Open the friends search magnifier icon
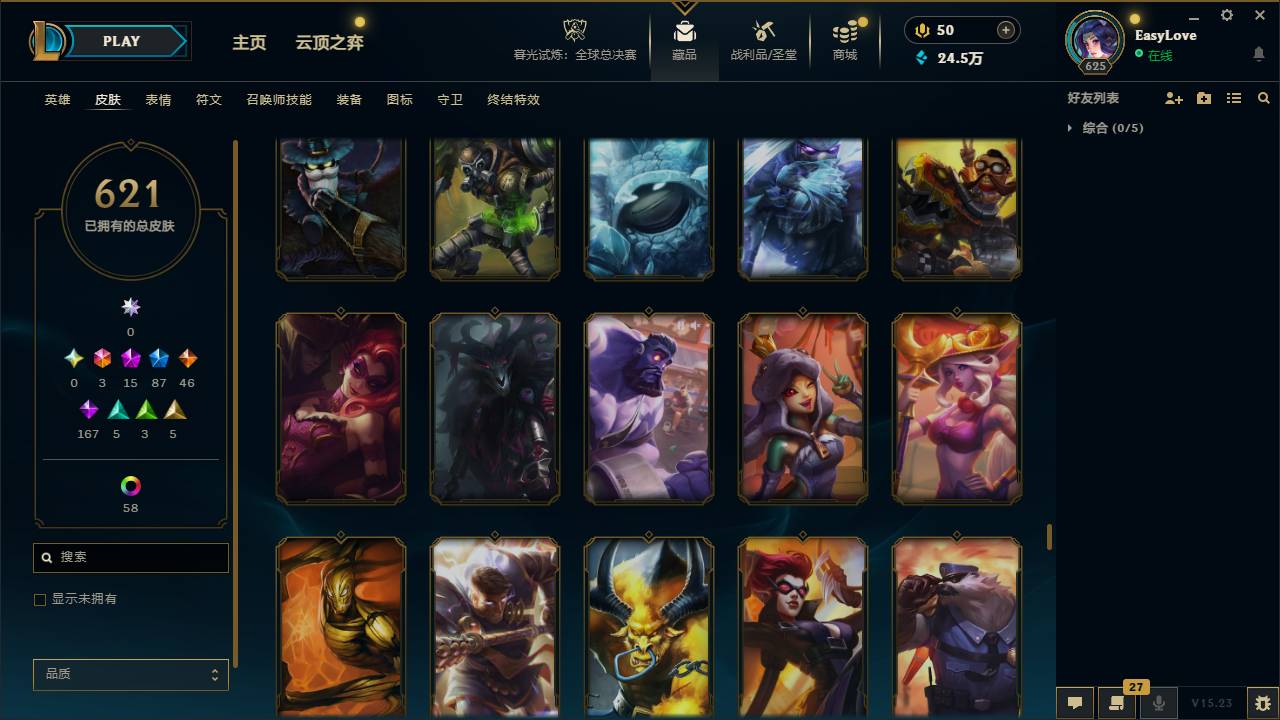 click(x=1263, y=97)
